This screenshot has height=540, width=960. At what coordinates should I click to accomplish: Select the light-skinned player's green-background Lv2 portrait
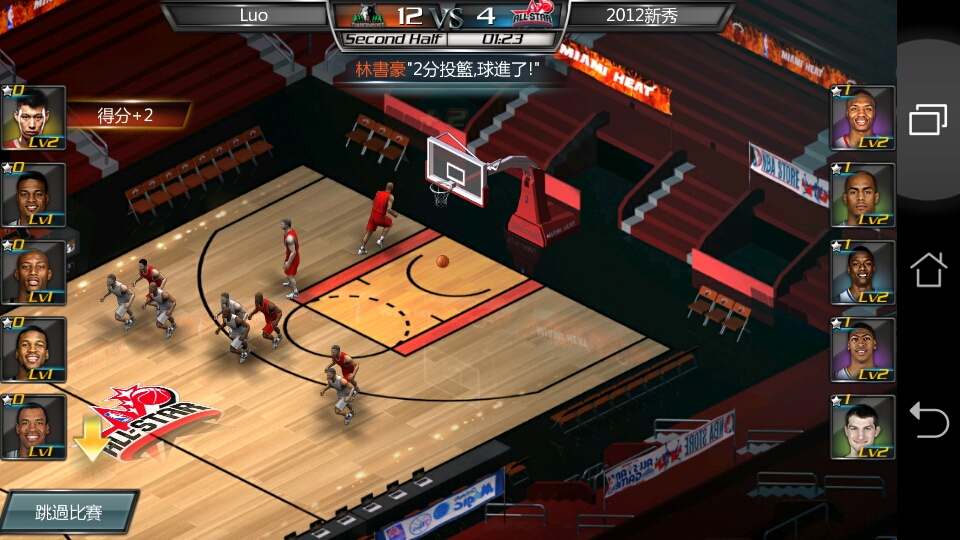point(862,427)
